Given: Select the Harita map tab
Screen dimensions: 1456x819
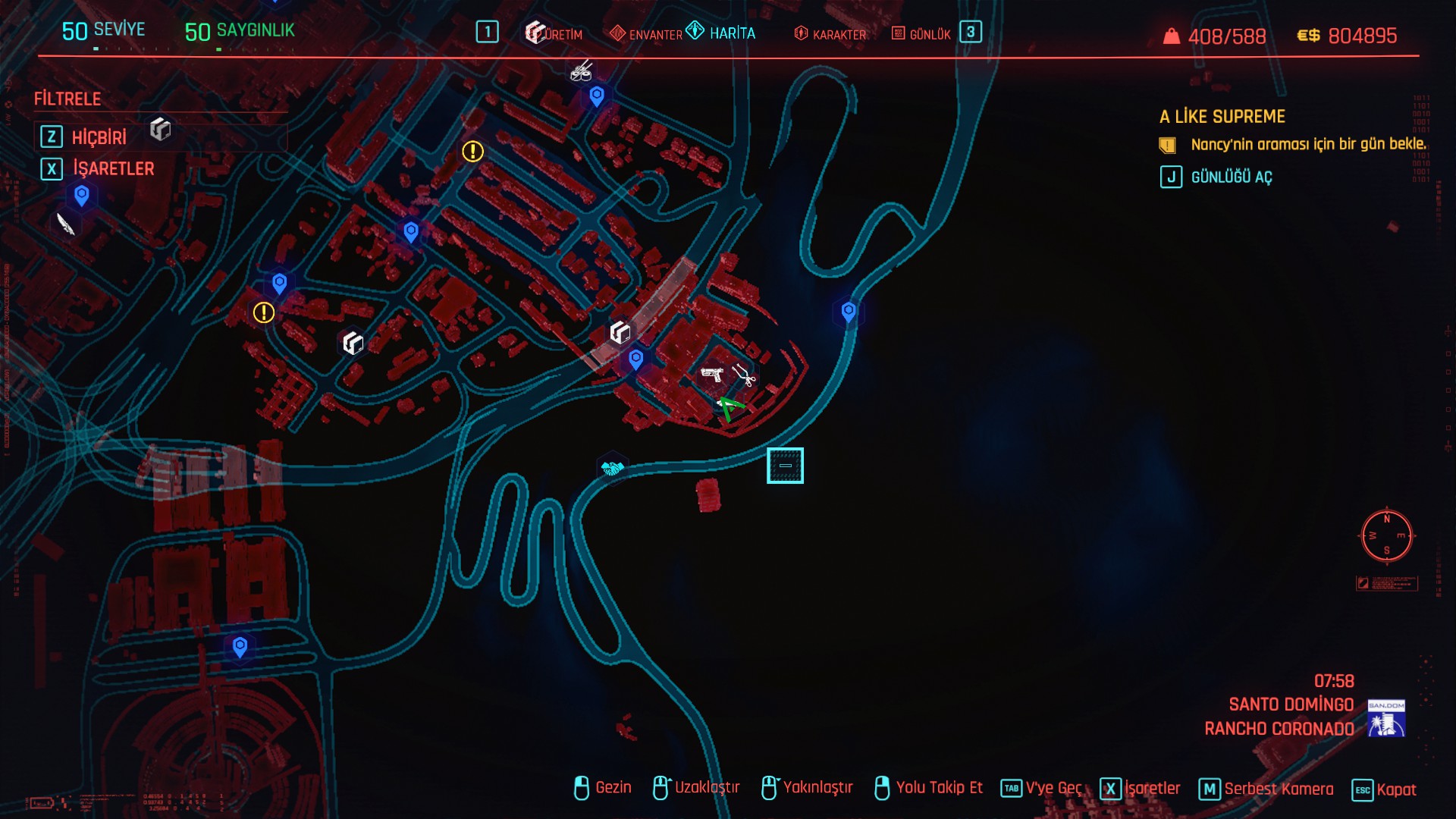Looking at the screenshot, I should tap(721, 33).
